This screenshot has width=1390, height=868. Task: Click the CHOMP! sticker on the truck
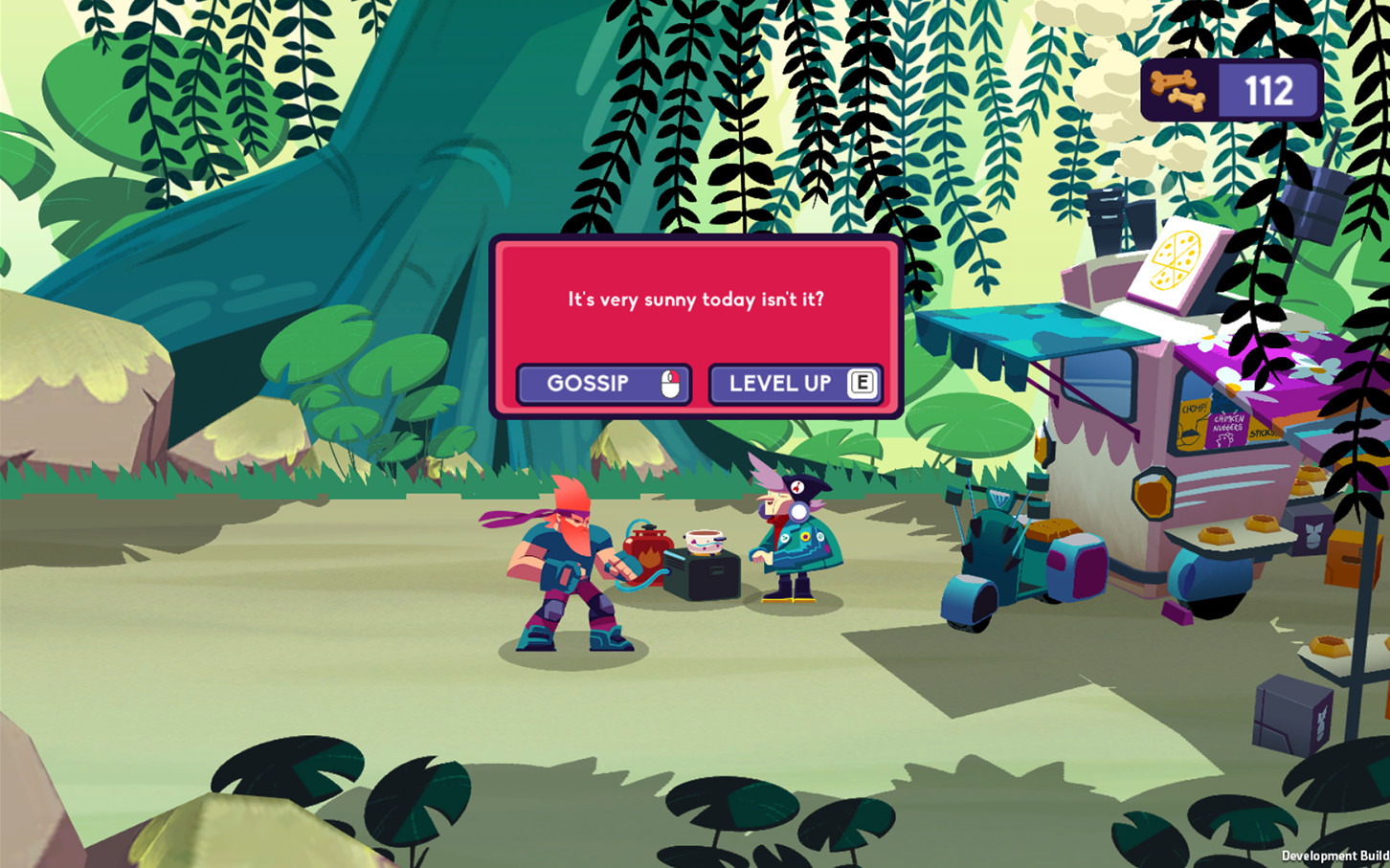tap(1195, 407)
